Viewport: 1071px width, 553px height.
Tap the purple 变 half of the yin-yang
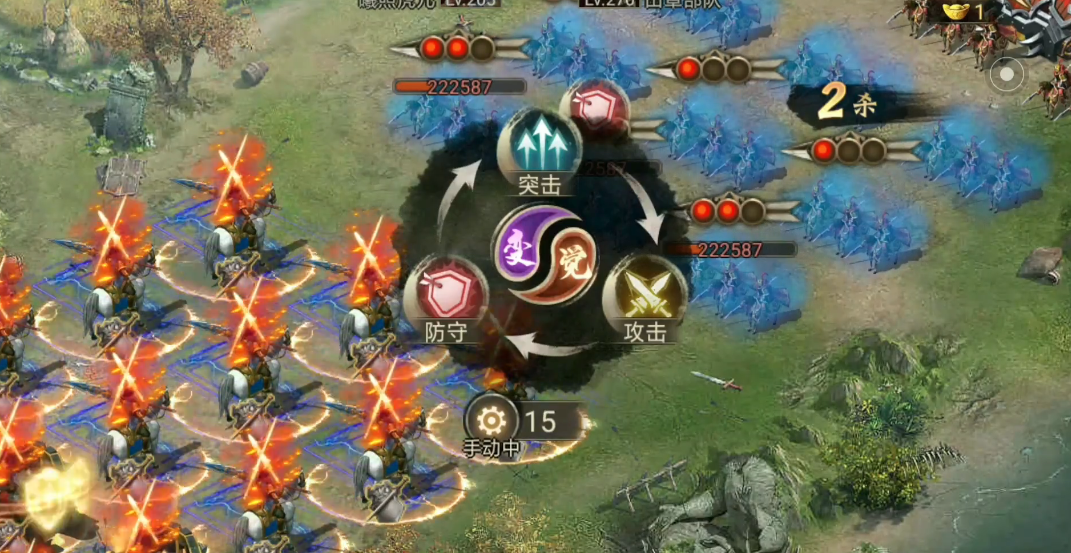coord(522,245)
